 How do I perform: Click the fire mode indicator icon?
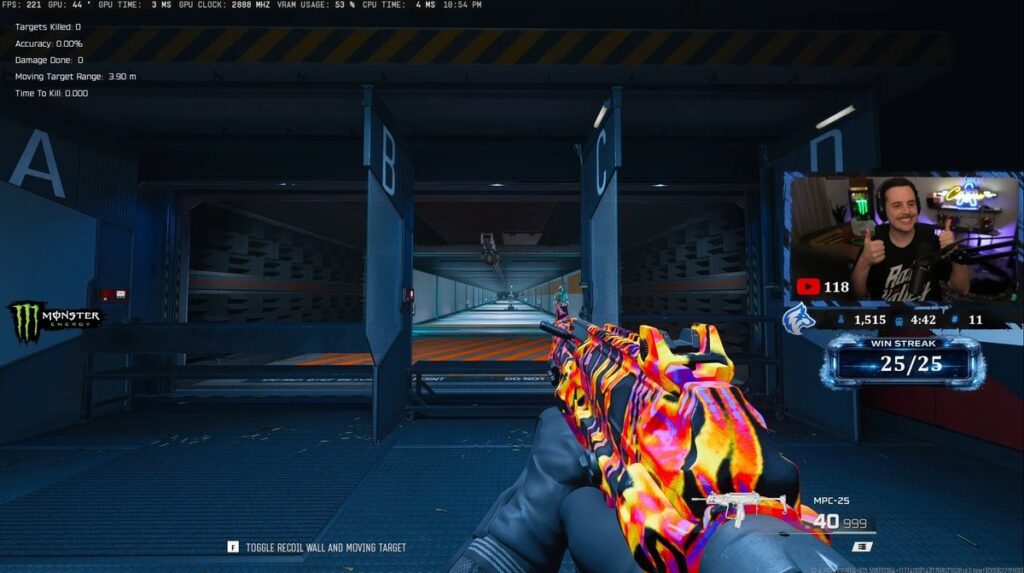coord(862,546)
